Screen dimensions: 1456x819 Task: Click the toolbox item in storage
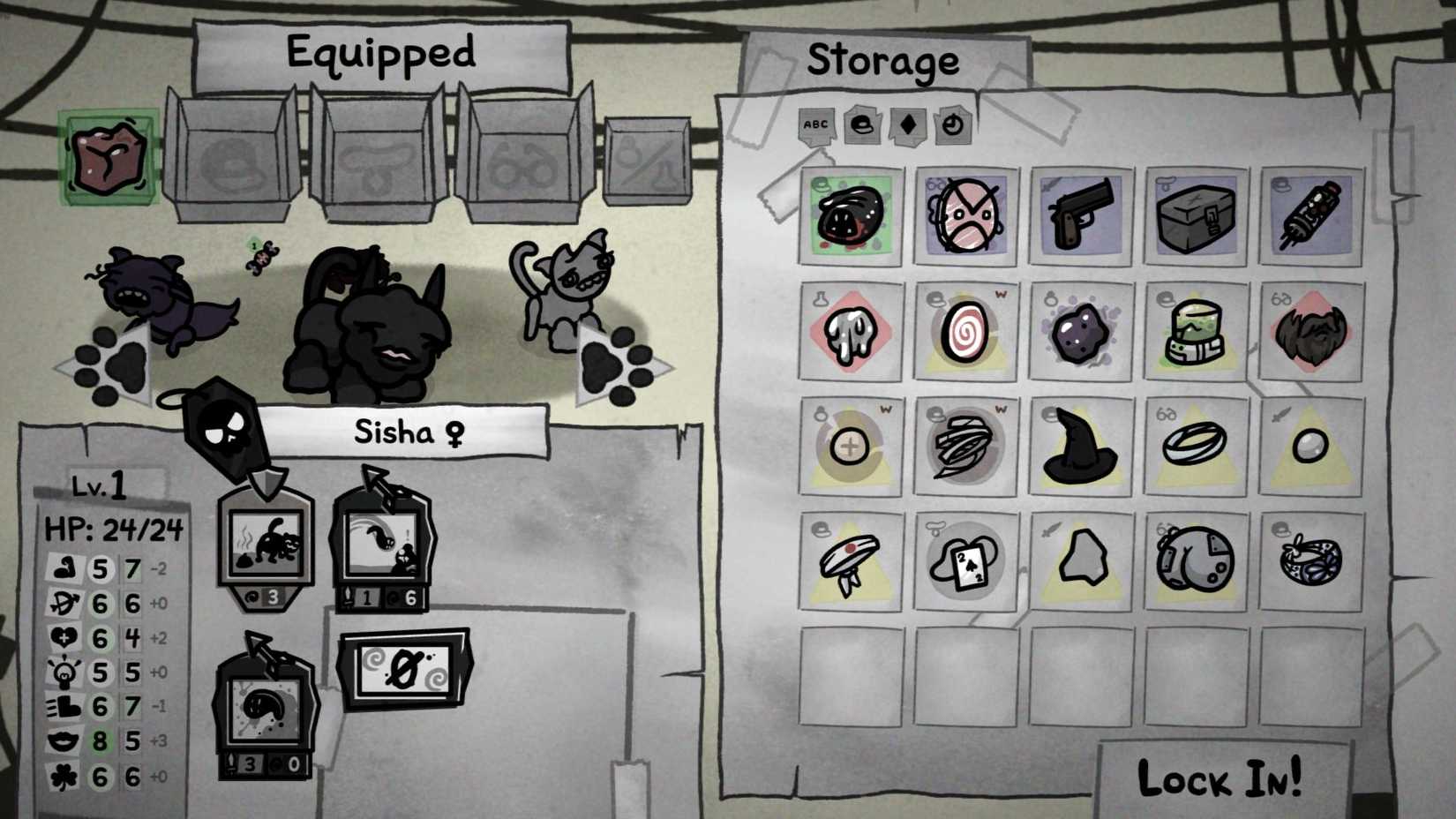pyautogui.click(x=1195, y=214)
